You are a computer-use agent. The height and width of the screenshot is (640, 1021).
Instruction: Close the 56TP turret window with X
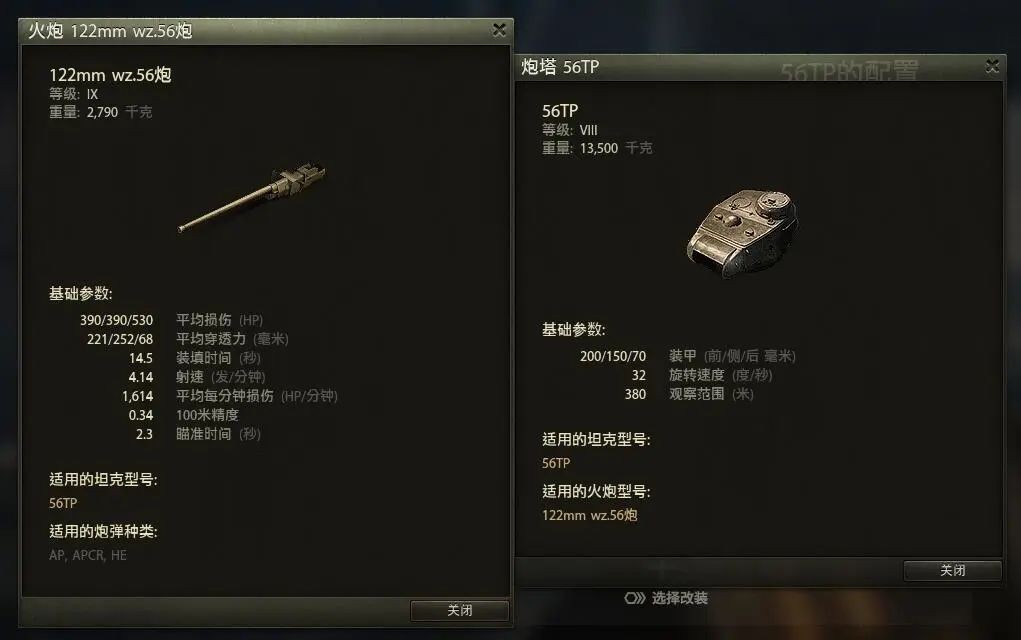click(x=992, y=66)
